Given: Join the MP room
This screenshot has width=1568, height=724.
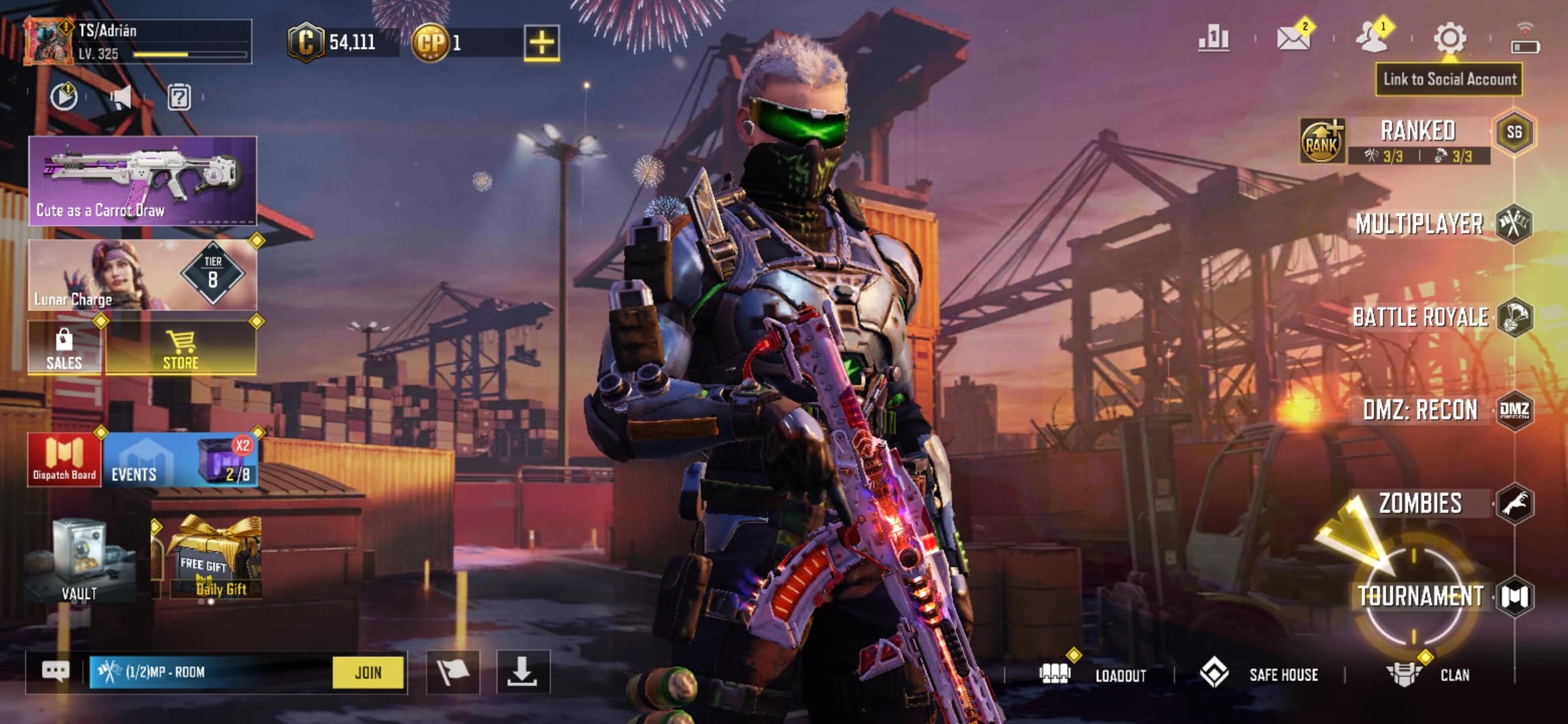Looking at the screenshot, I should (x=368, y=672).
